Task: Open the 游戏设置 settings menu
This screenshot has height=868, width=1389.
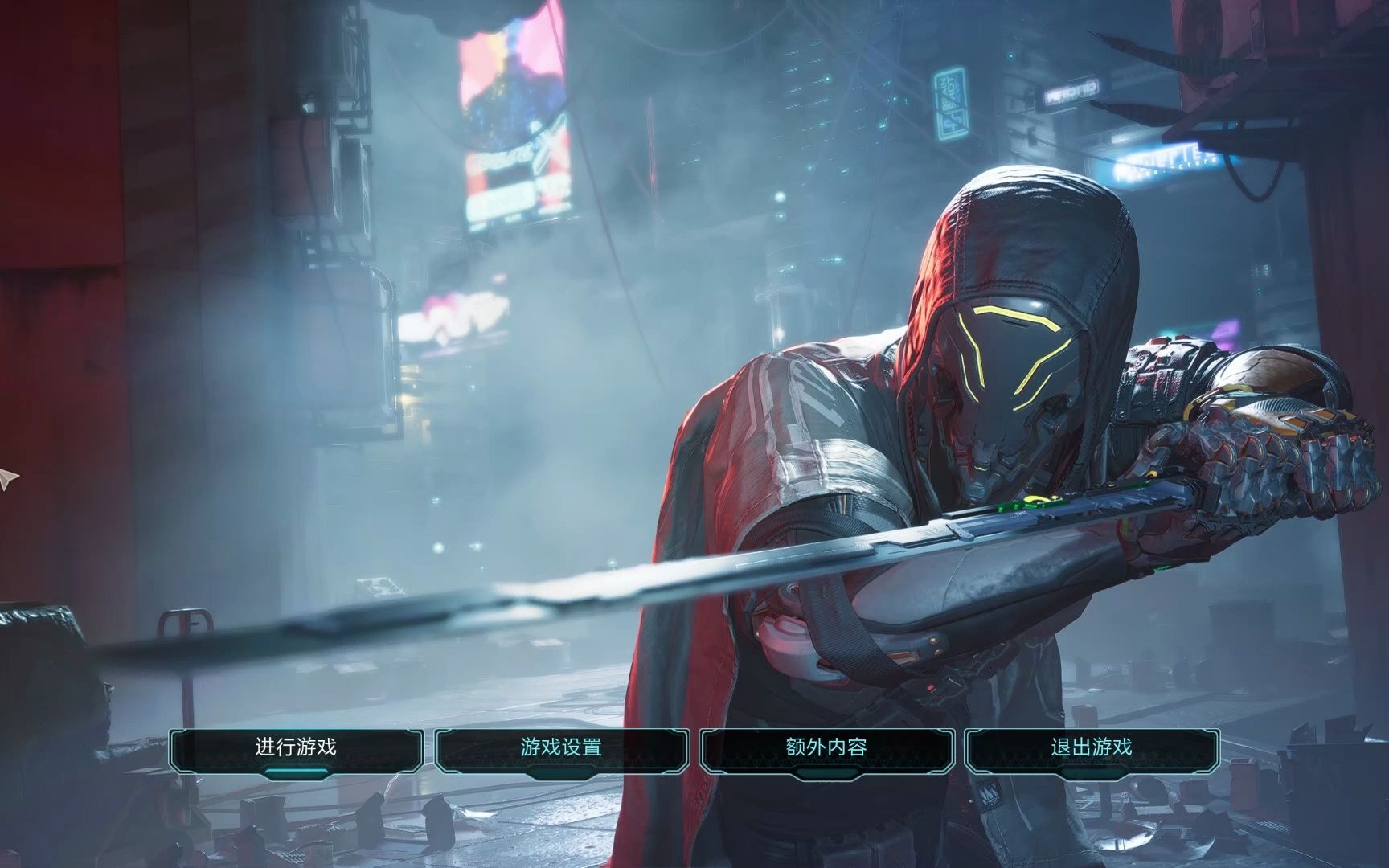Action: [561, 748]
